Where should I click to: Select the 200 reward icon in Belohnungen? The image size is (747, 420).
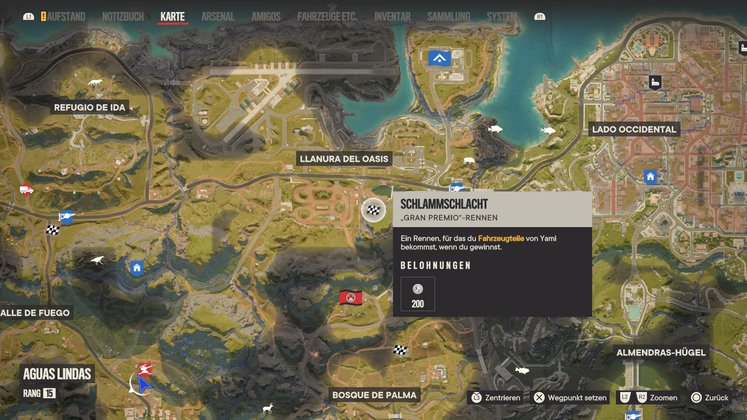417,294
